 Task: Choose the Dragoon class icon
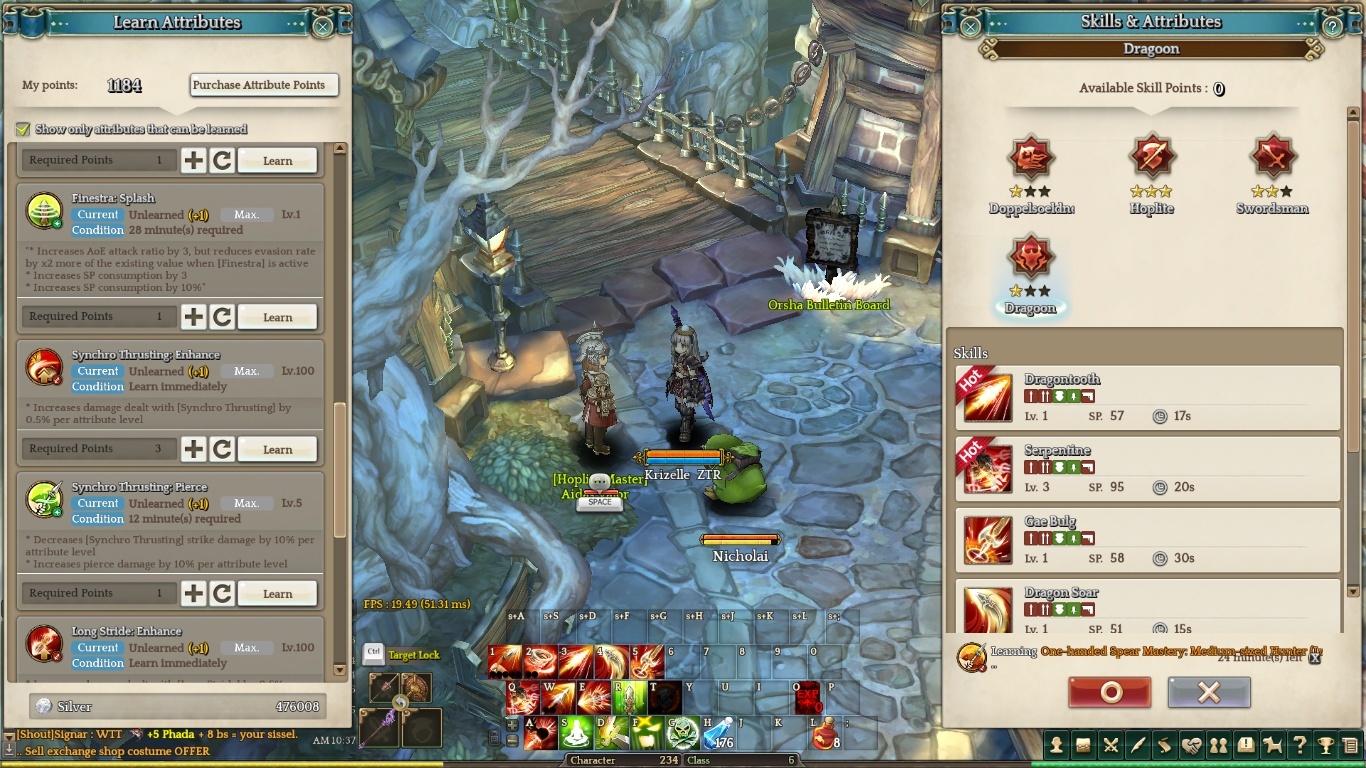(1030, 258)
